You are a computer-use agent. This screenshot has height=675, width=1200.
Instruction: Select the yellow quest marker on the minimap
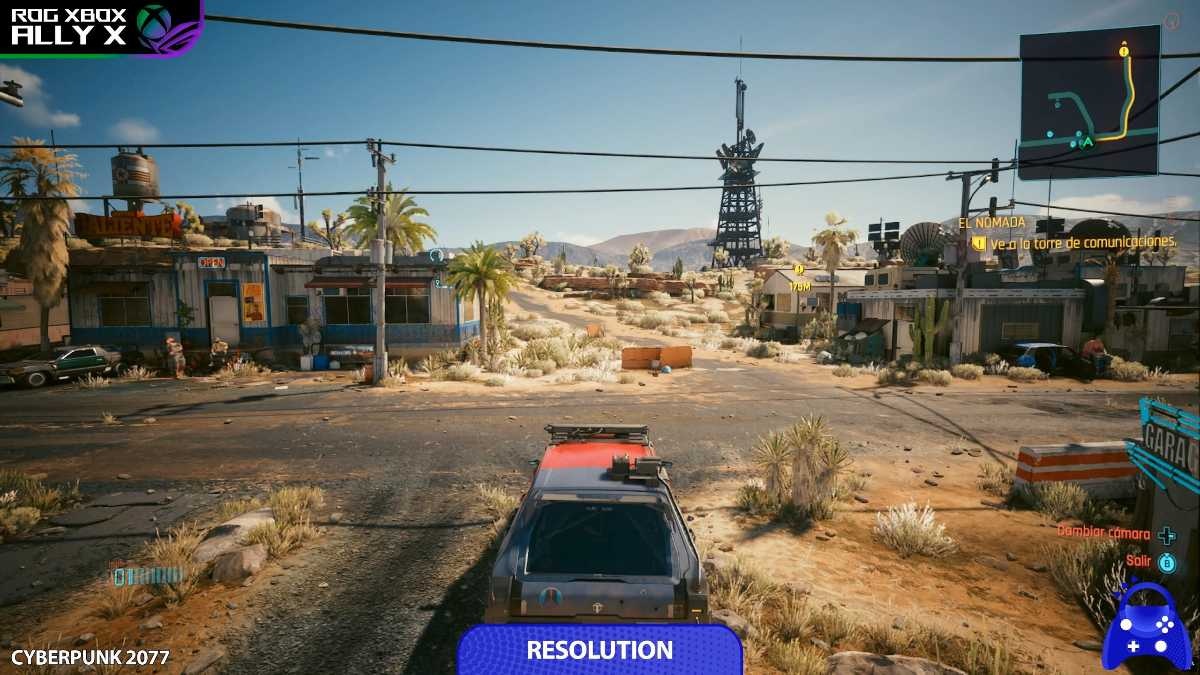[x=1124, y=50]
